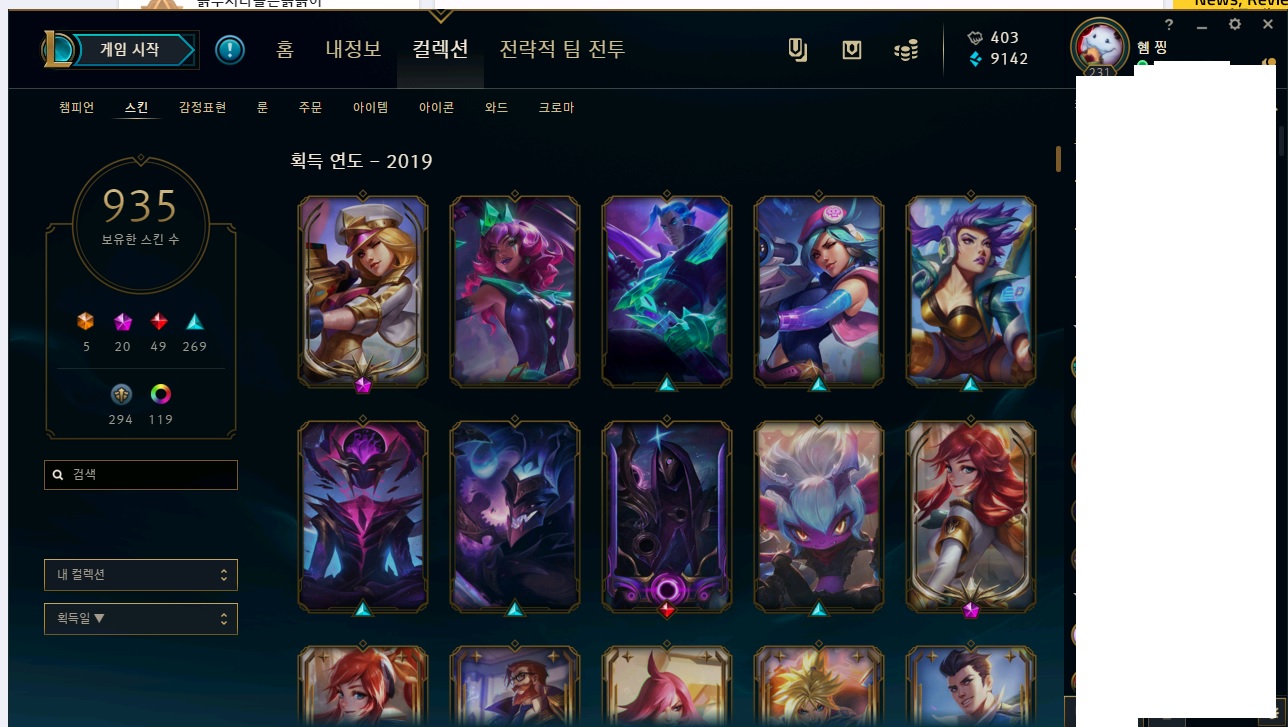Click the alert icon beside the play button
This screenshot has width=1288, height=727.
pyautogui.click(x=229, y=49)
